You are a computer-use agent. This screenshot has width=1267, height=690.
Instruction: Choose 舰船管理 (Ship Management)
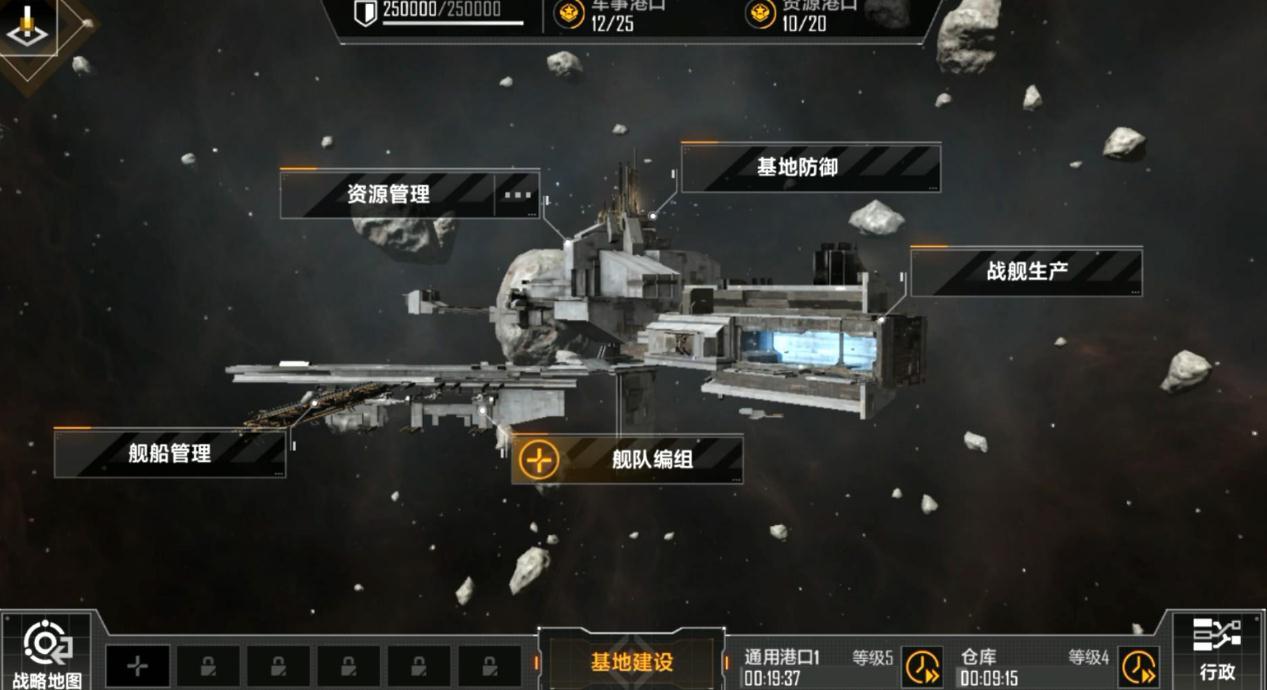click(x=170, y=454)
